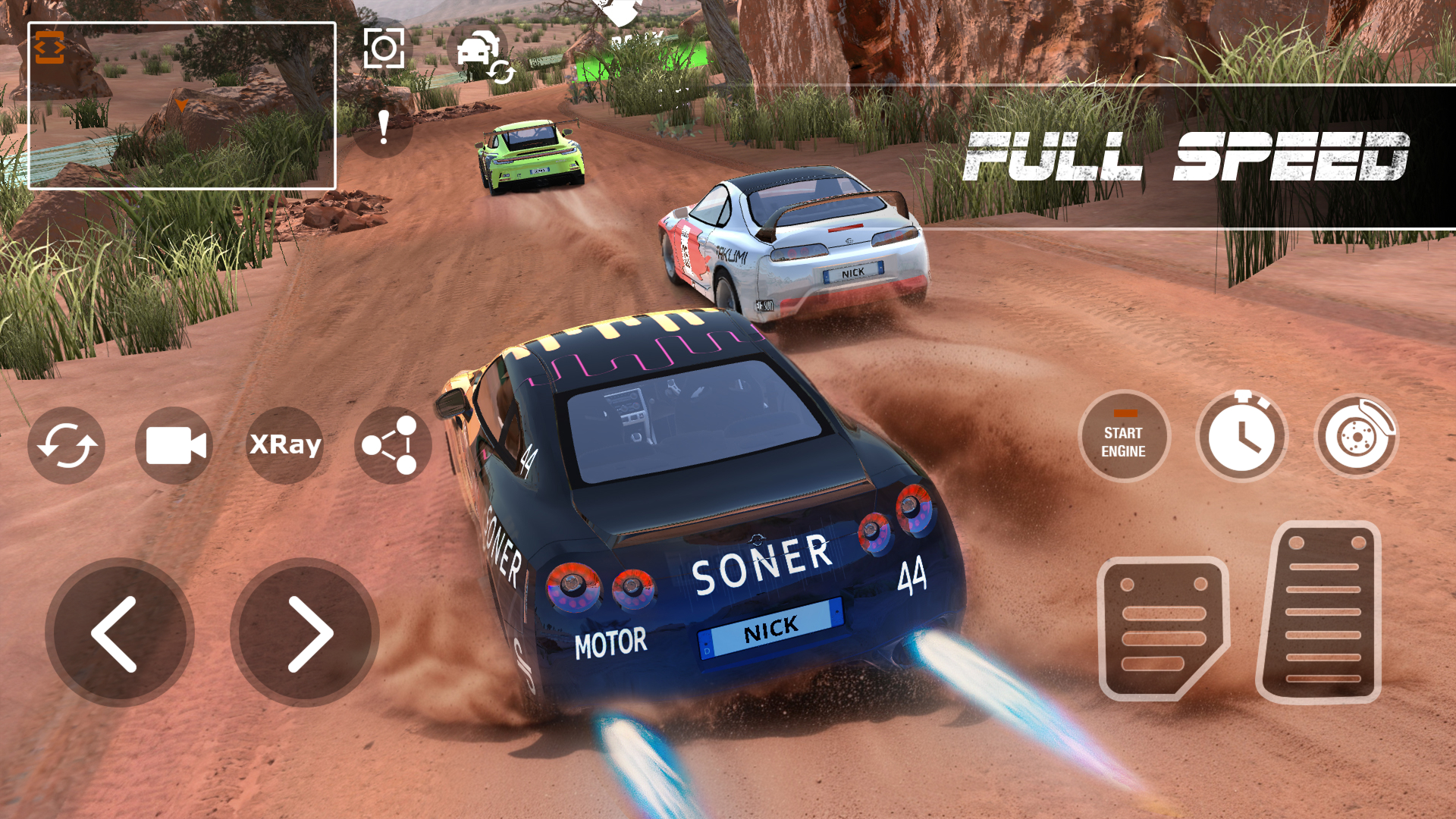Click the orange indicator above Start Engine
Image resolution: width=1456 pixels, height=819 pixels.
1124,413
